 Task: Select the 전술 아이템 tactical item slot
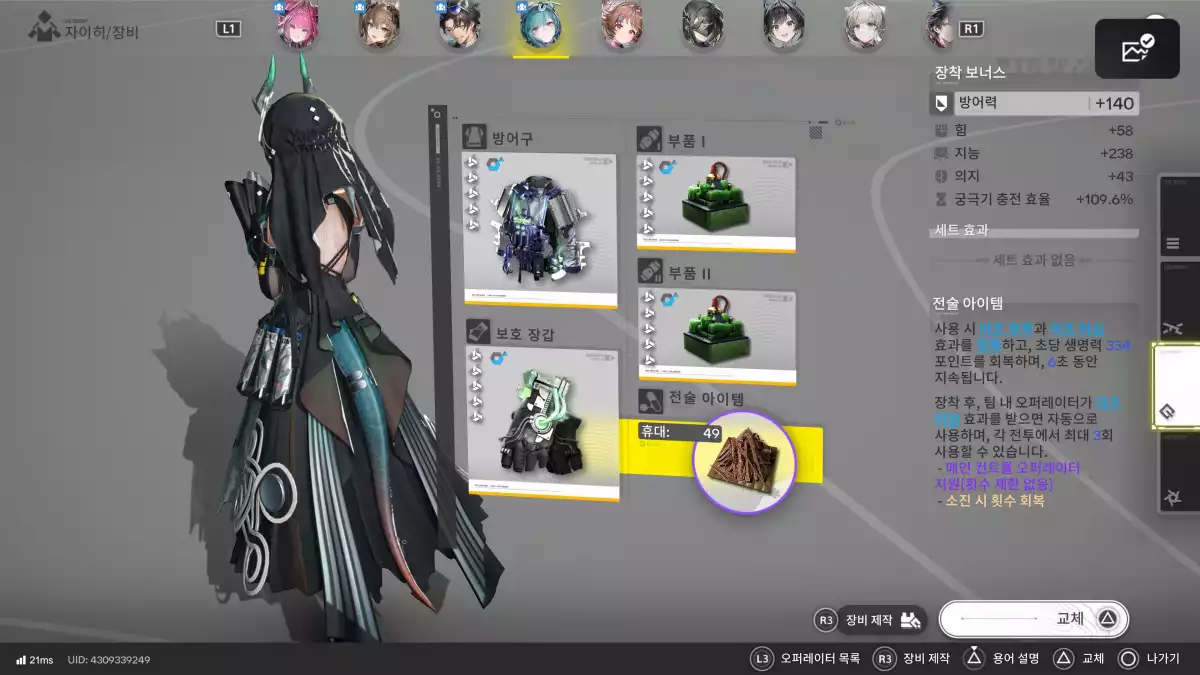point(743,462)
